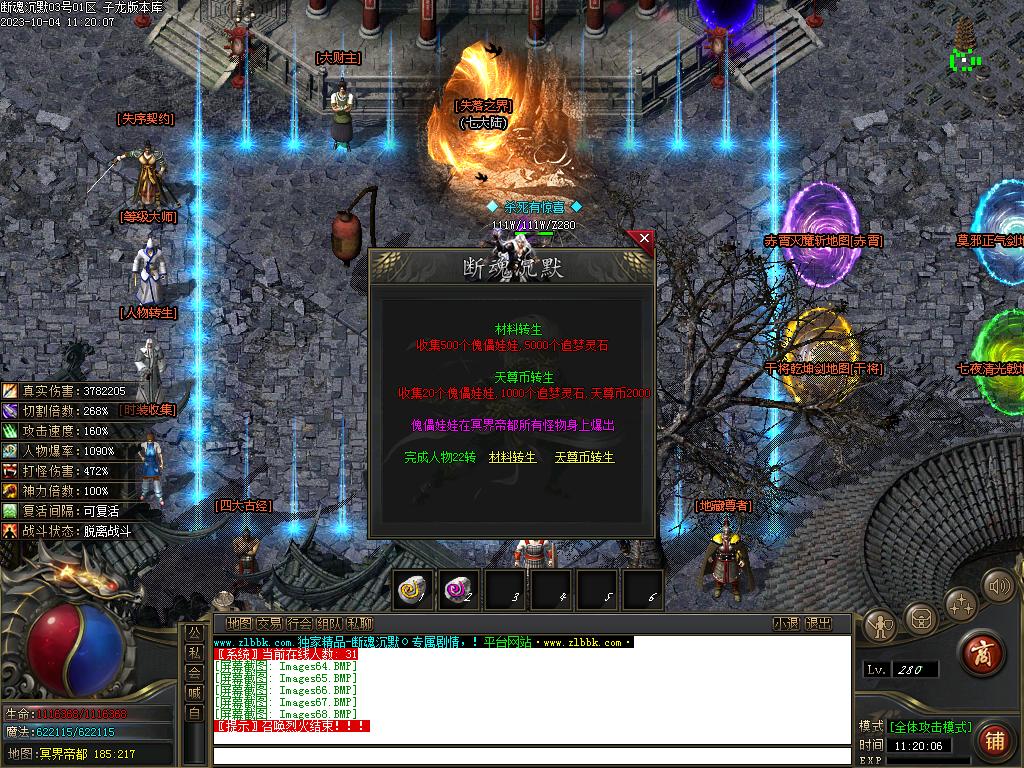Open the 私聊 private chat button
Viewport: 1024px width, 768px height.
pos(360,623)
